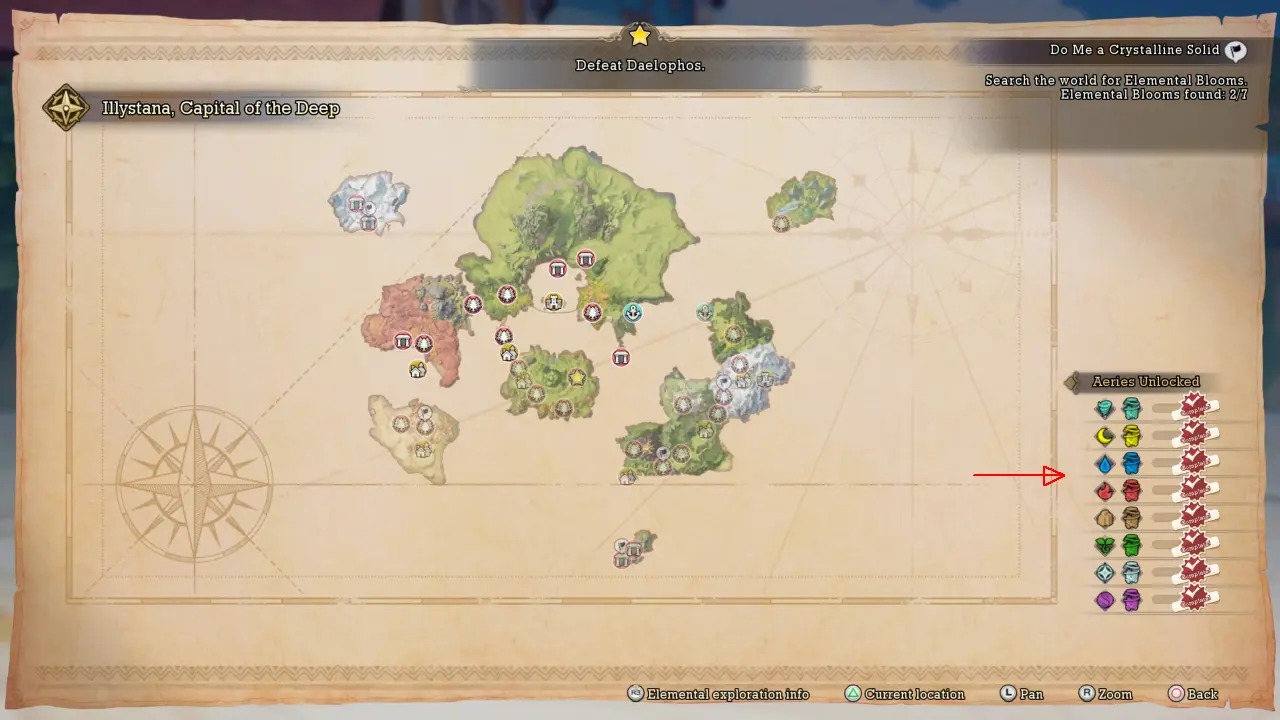Toggle the blue Undine spirit icon
1280x720 pixels.
pyautogui.click(x=1131, y=461)
